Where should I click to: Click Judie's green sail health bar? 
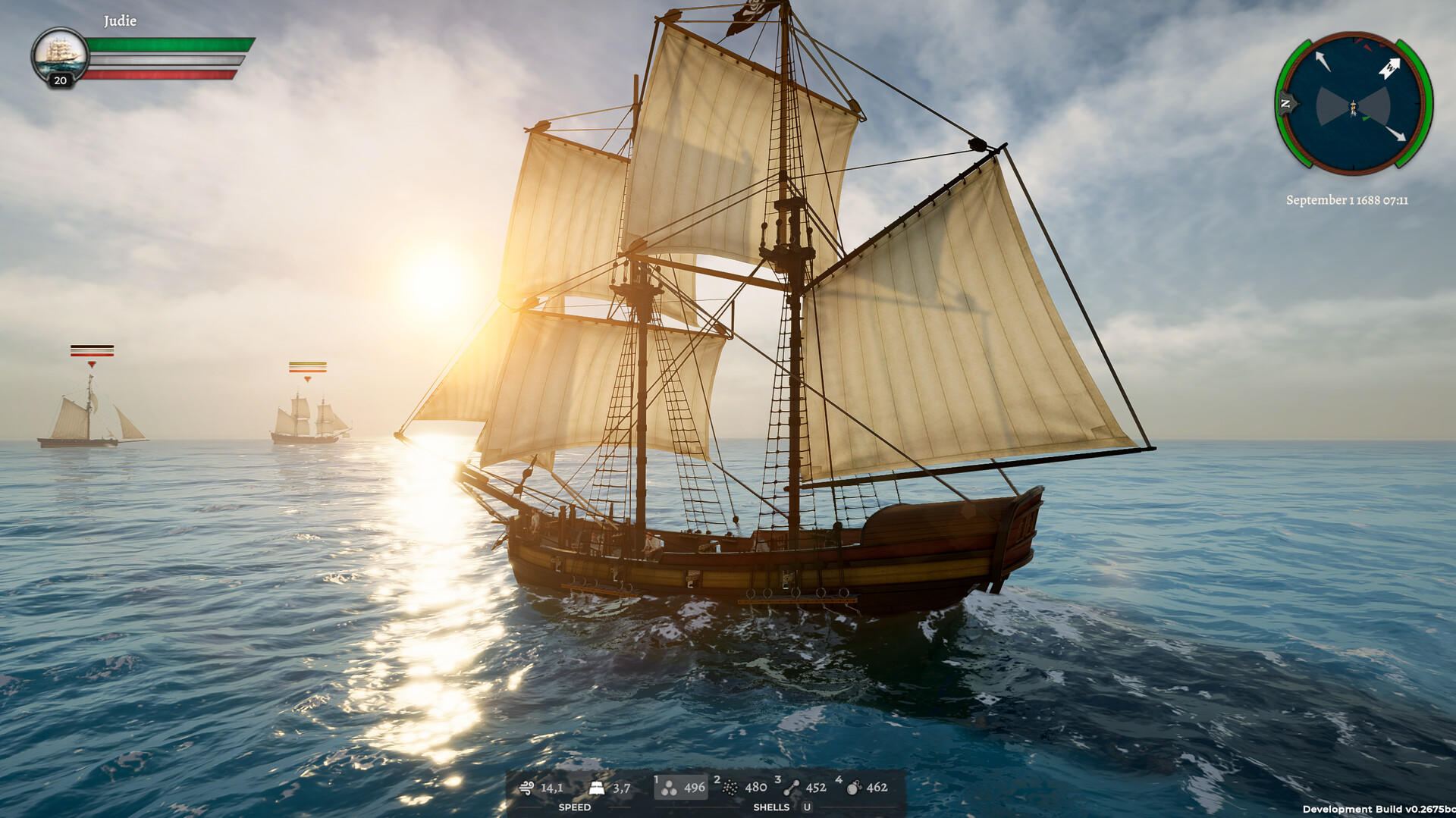click(168, 45)
